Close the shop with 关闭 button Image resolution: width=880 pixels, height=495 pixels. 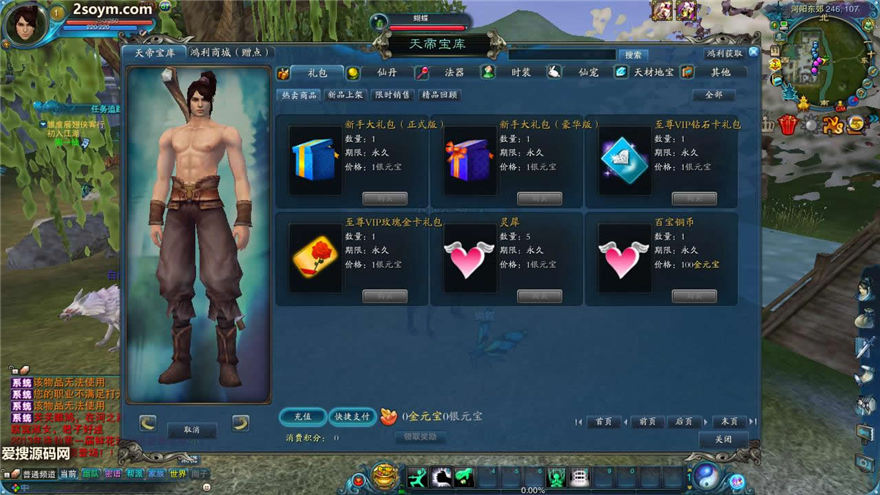(x=723, y=439)
